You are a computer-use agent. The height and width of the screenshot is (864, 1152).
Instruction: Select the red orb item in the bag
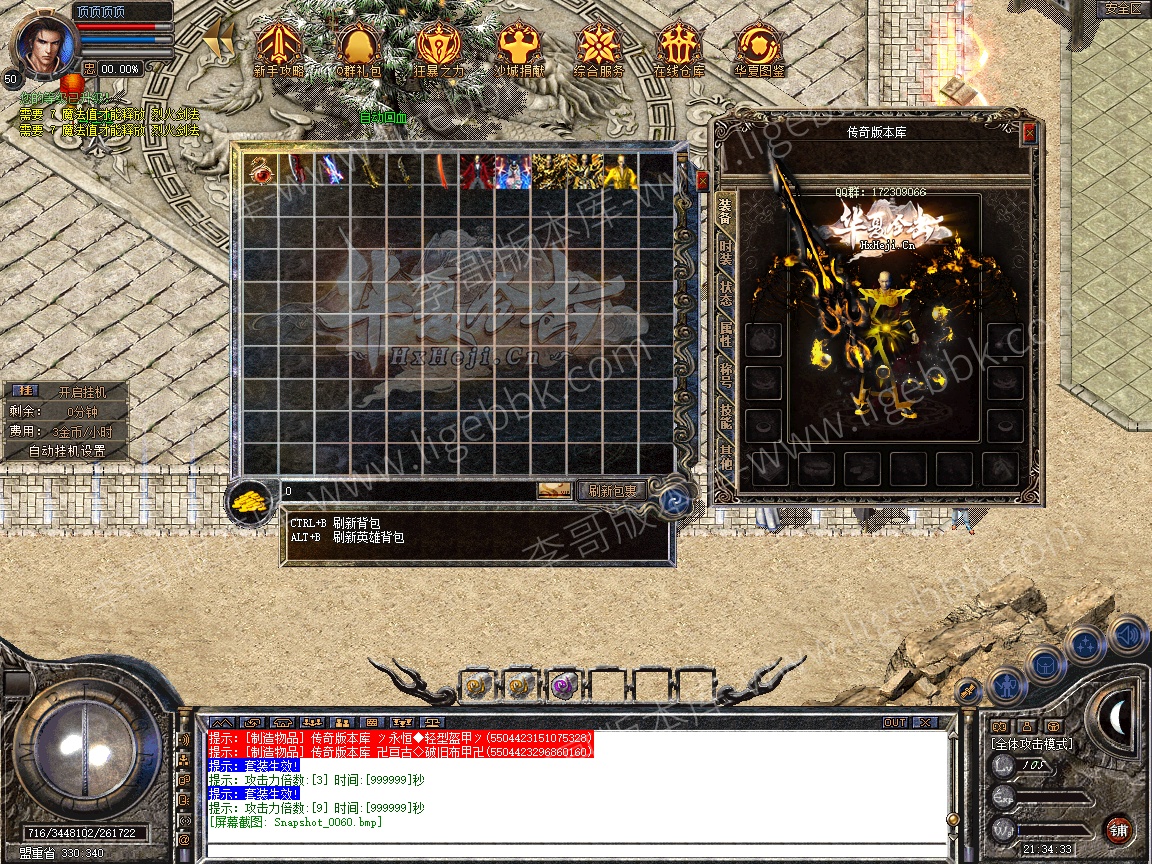262,170
